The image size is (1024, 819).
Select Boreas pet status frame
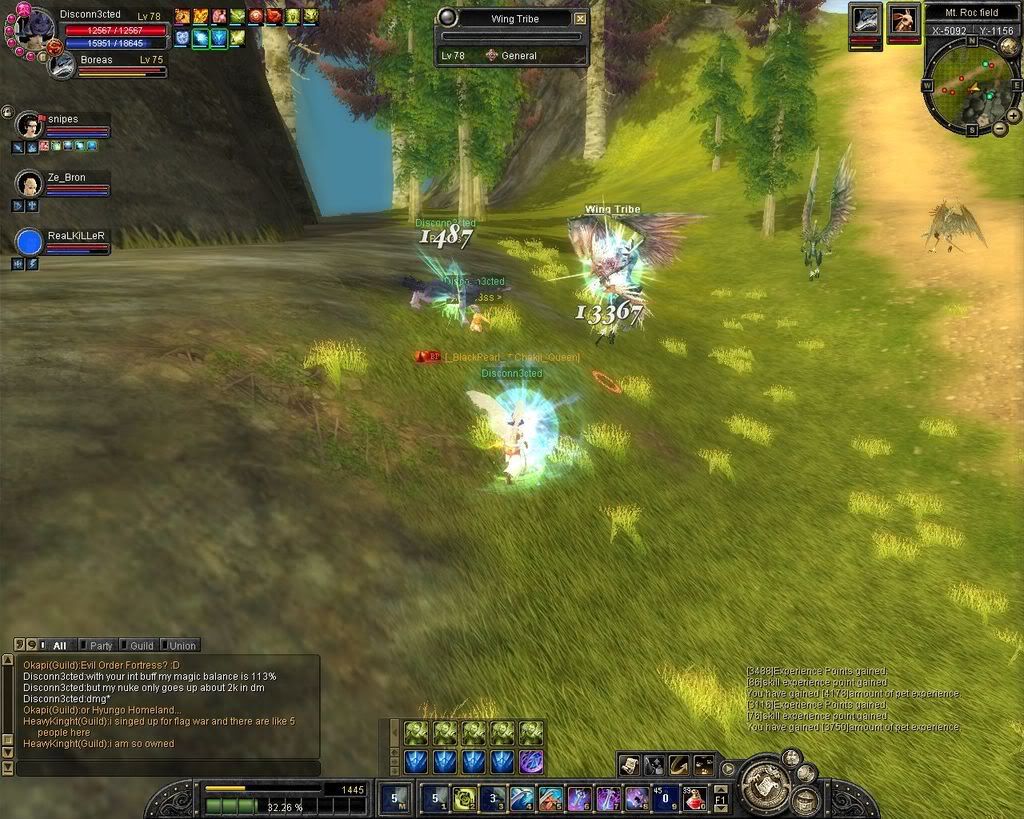point(64,65)
